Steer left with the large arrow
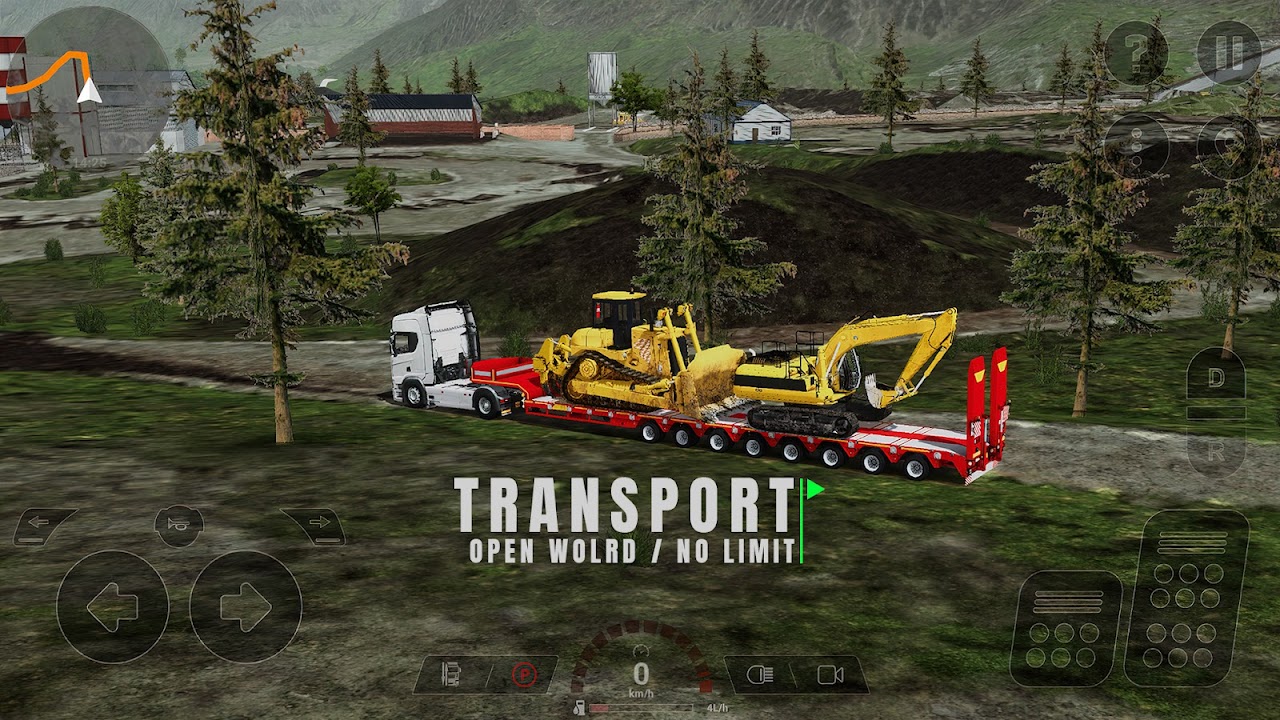Screen dimensions: 1280x720 pos(112,606)
